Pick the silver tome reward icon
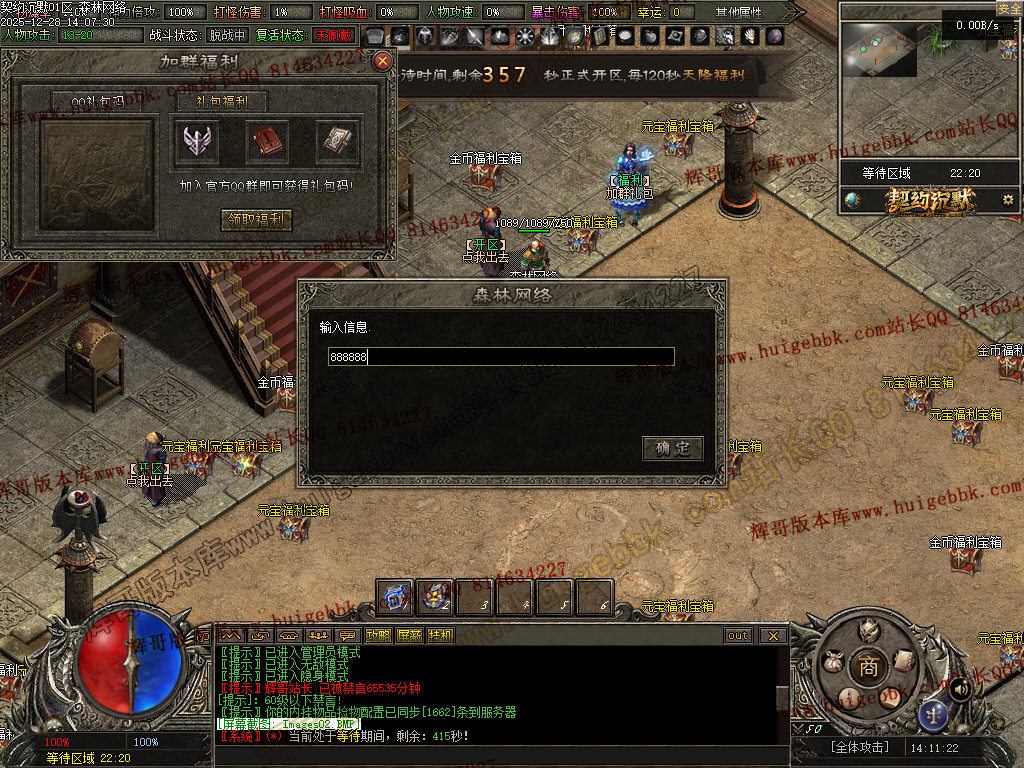The height and width of the screenshot is (768, 1024). (337, 143)
